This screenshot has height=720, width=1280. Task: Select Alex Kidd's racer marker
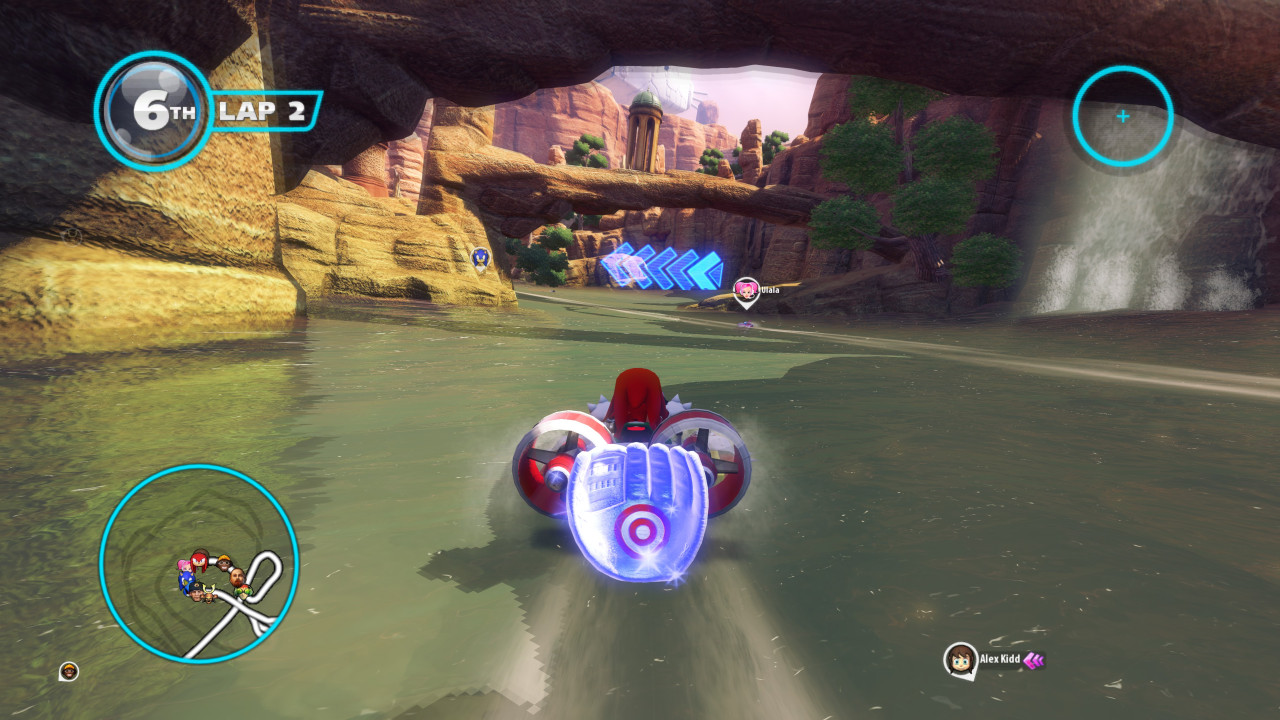click(x=961, y=659)
